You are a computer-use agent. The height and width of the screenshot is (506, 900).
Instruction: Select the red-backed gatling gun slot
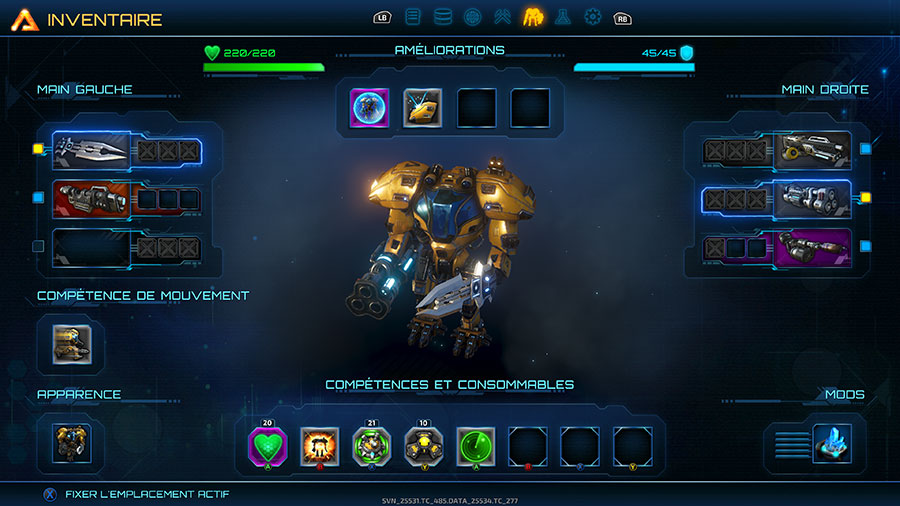click(x=90, y=198)
